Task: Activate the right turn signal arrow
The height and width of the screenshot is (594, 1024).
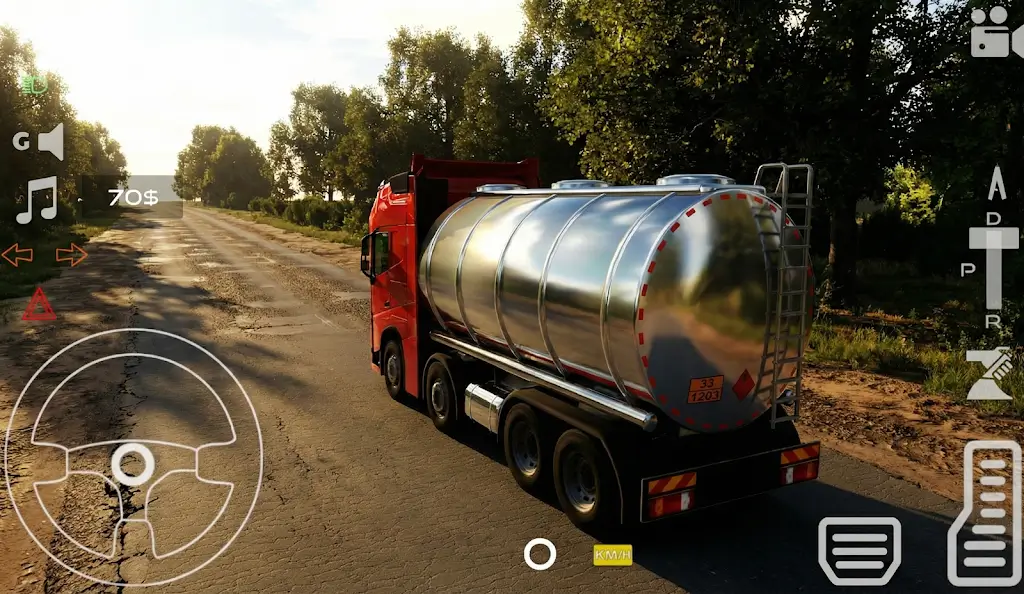Action: point(71,256)
